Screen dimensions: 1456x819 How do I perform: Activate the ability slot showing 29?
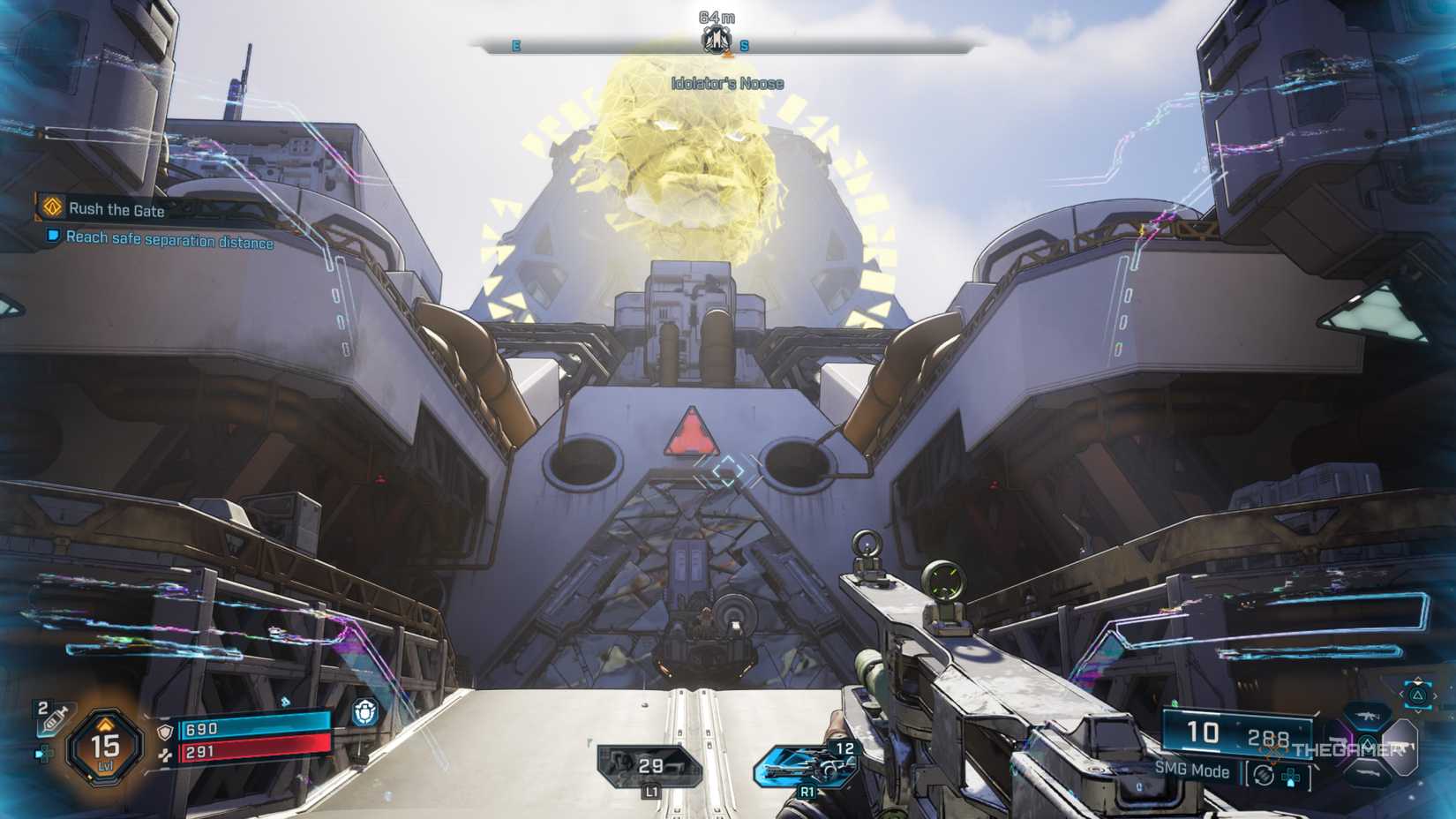pos(649,767)
